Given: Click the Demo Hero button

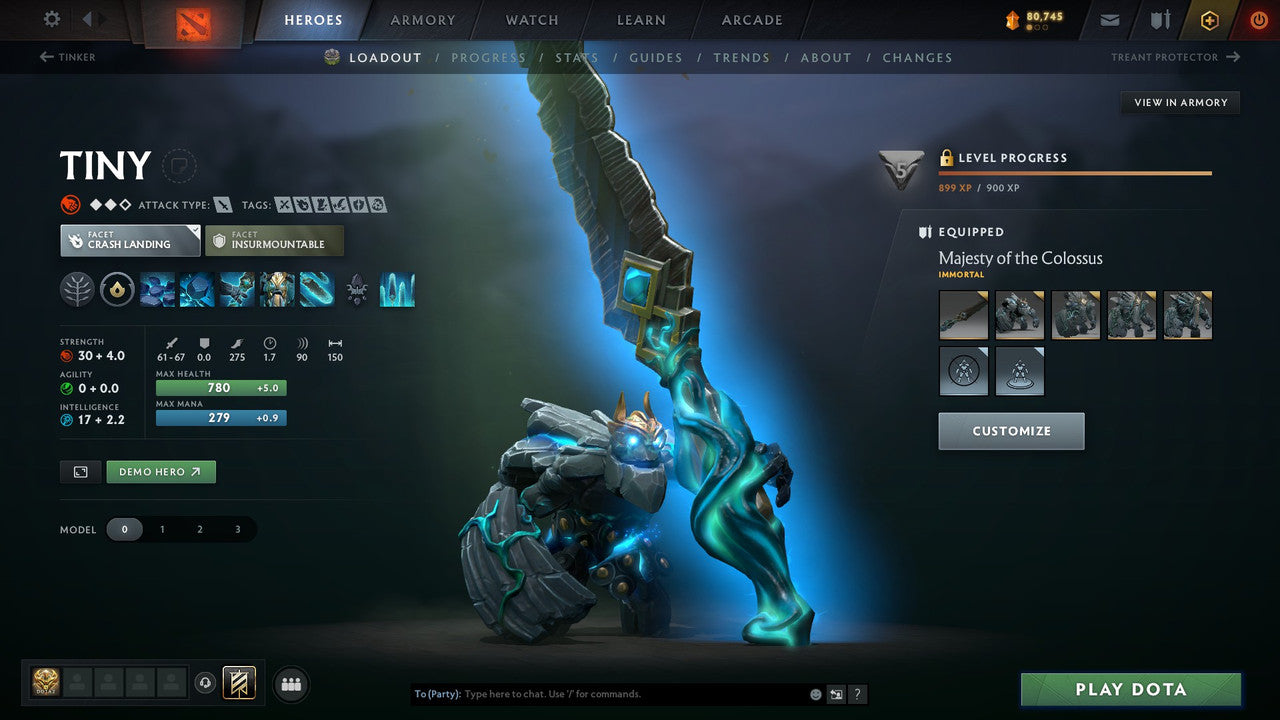Looking at the screenshot, I should pos(160,471).
